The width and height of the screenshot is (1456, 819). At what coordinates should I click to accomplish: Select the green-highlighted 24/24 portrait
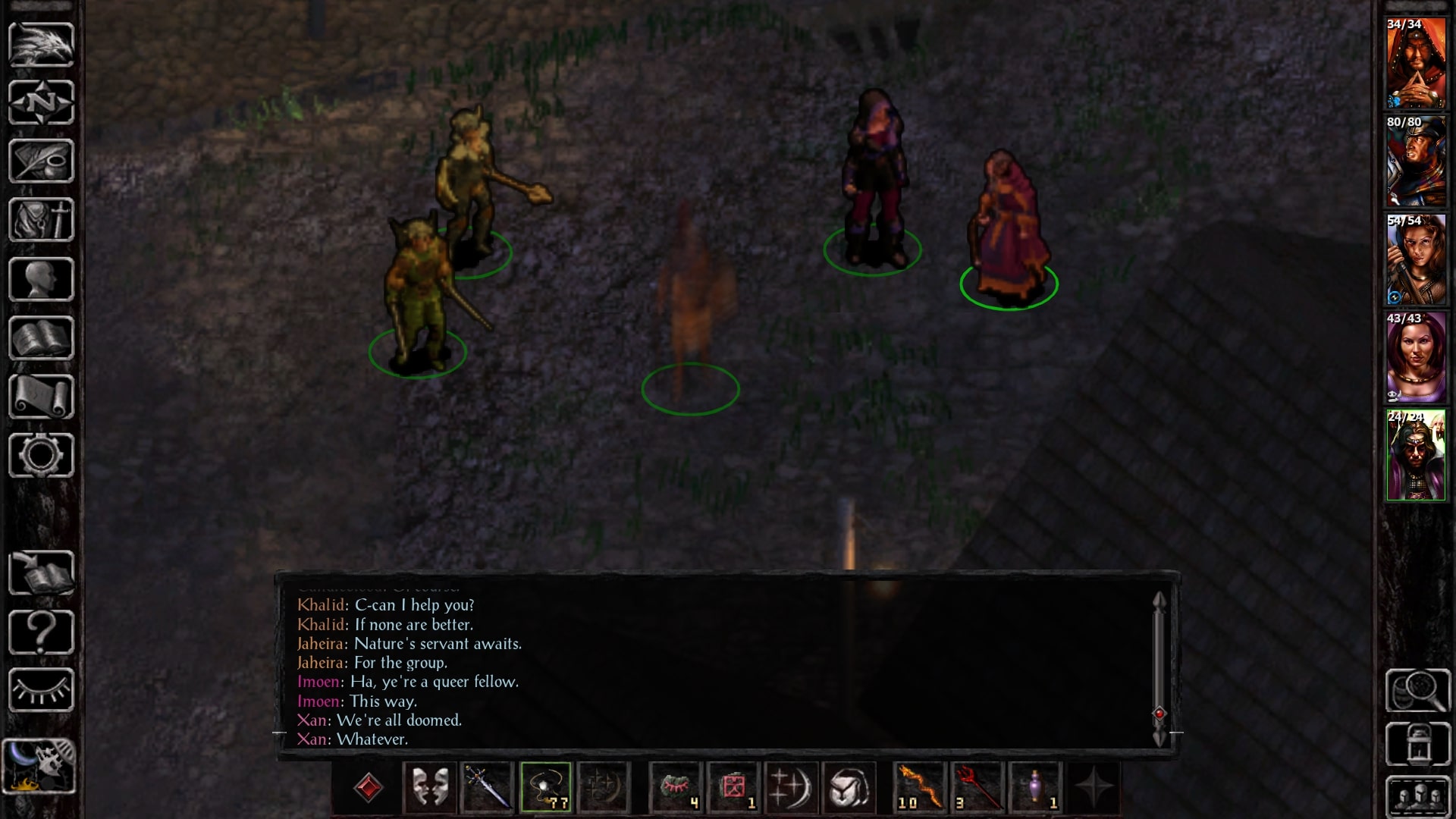pyautogui.click(x=1415, y=457)
